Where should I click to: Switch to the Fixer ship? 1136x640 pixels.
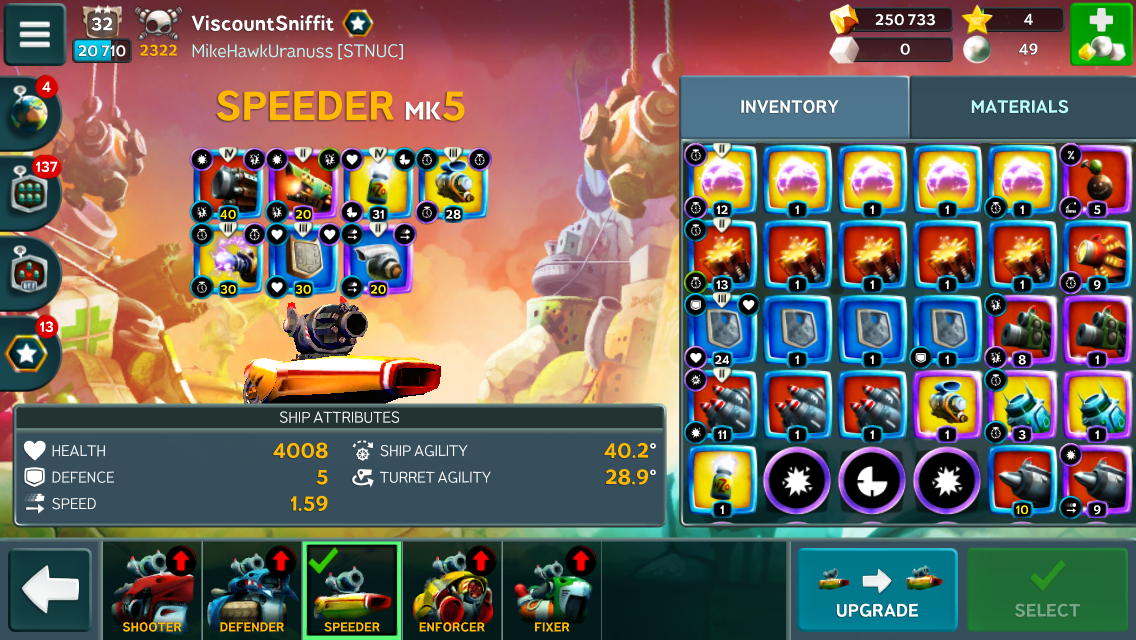(552, 591)
